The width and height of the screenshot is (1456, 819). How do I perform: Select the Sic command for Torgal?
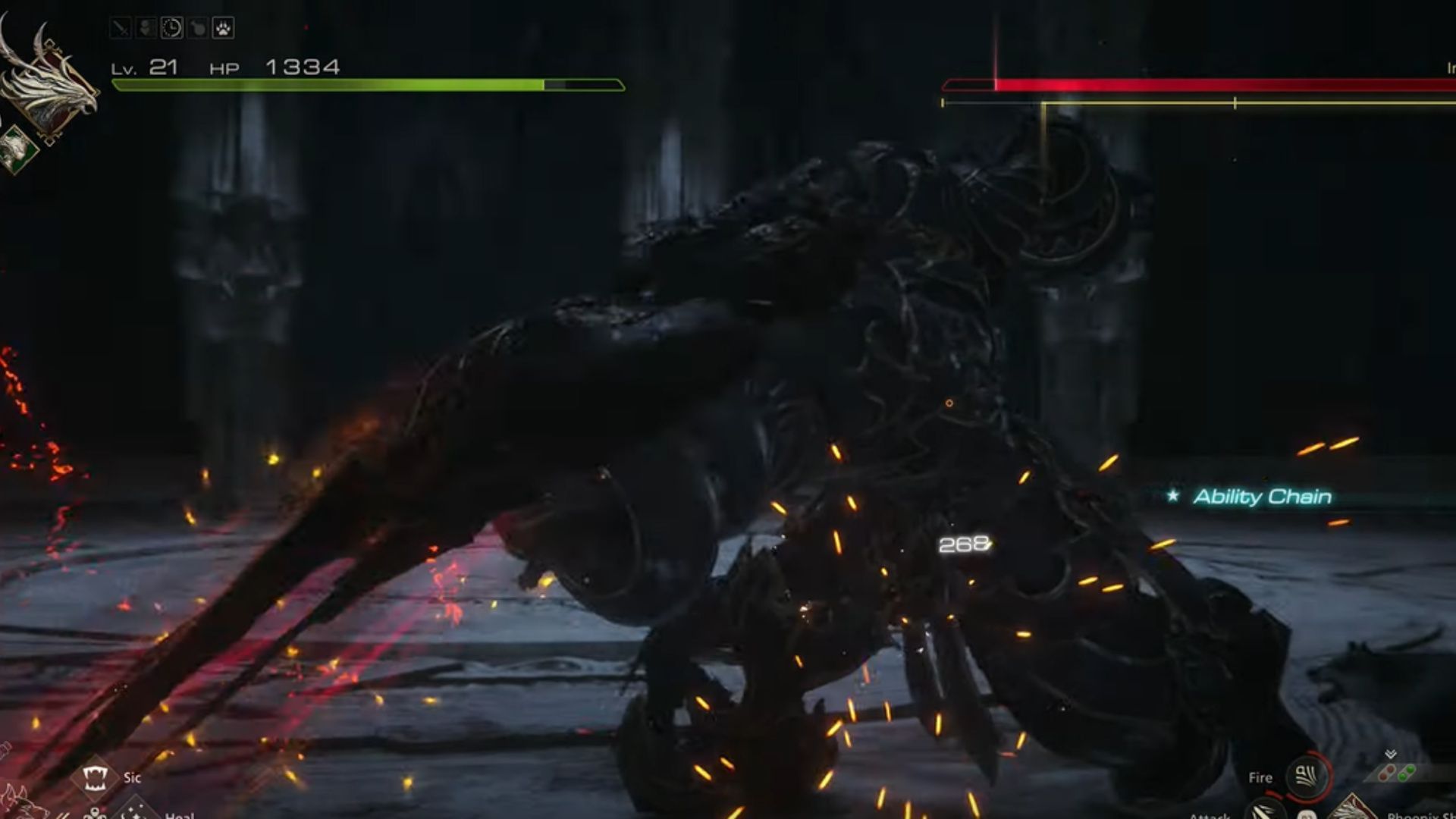click(95, 777)
